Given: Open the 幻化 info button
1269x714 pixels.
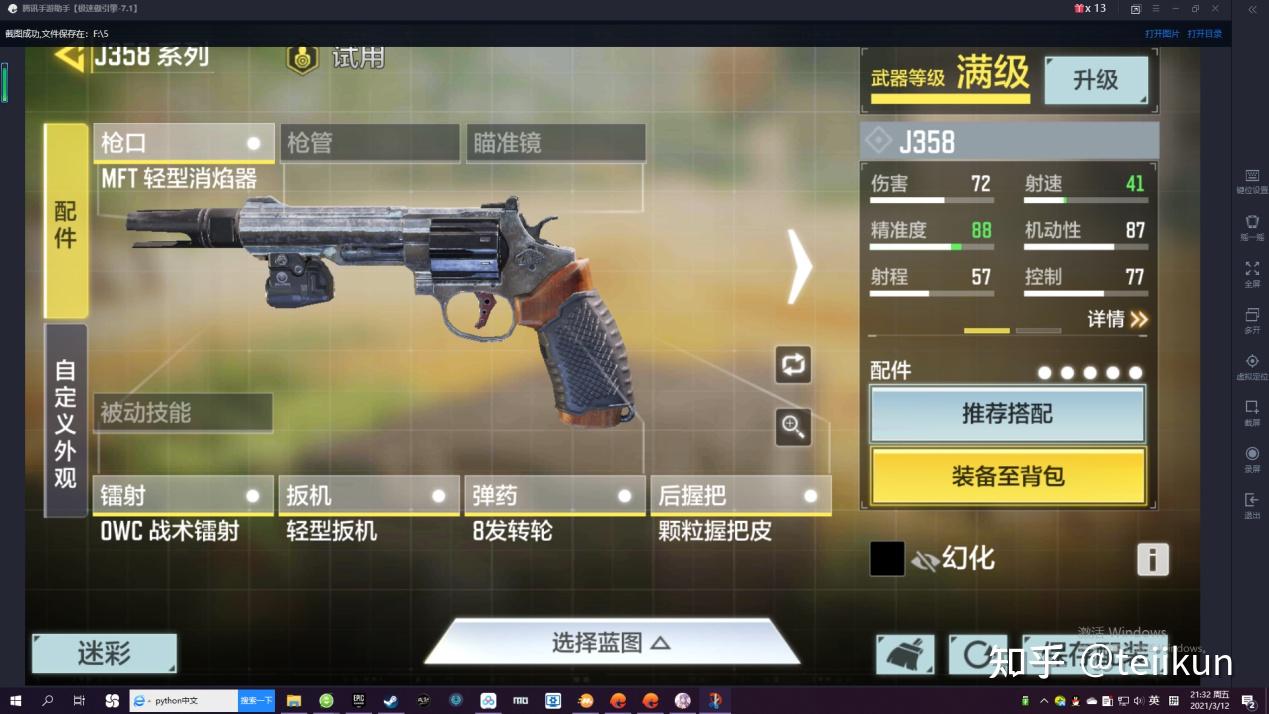Looking at the screenshot, I should [x=1152, y=559].
